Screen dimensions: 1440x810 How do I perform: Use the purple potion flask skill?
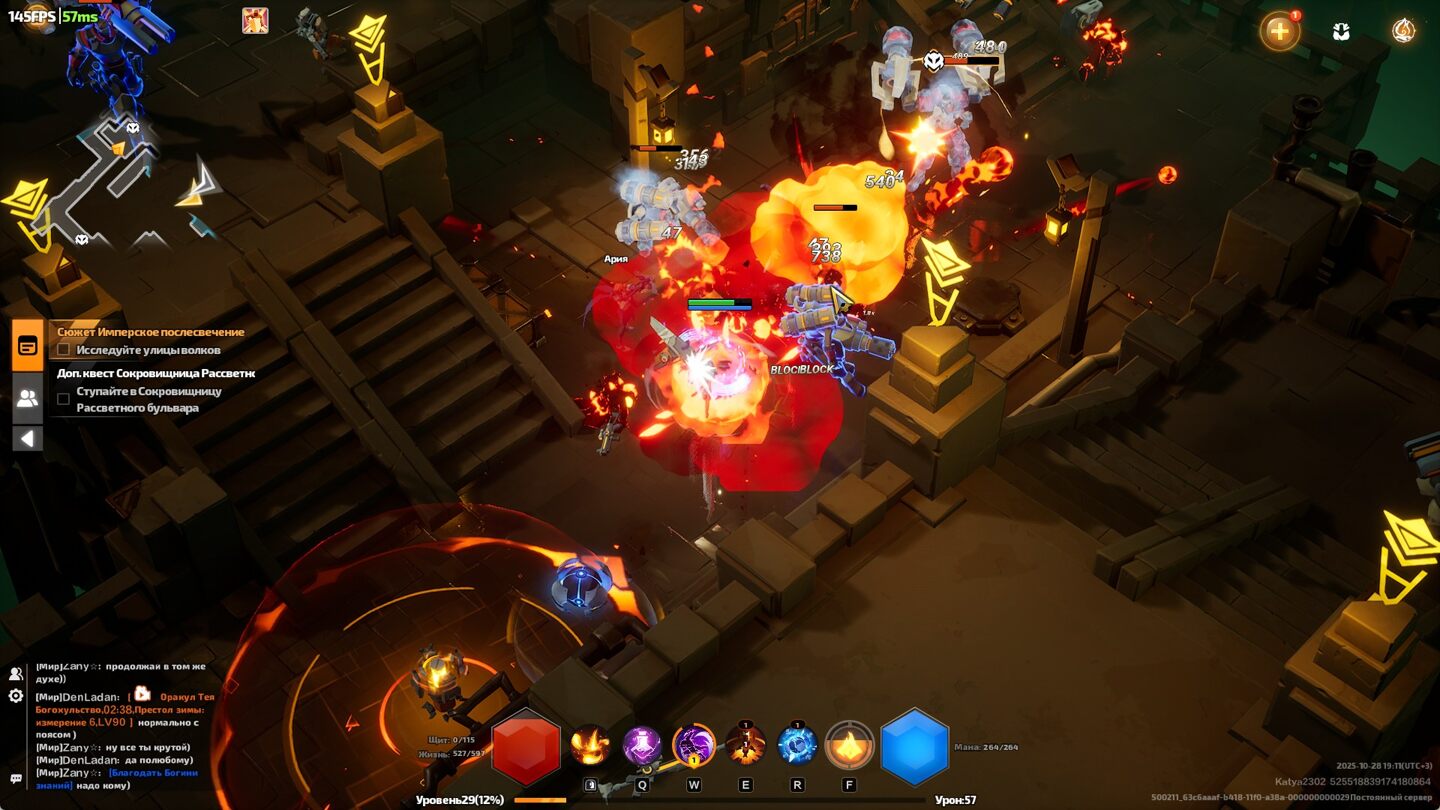pyautogui.click(x=642, y=745)
